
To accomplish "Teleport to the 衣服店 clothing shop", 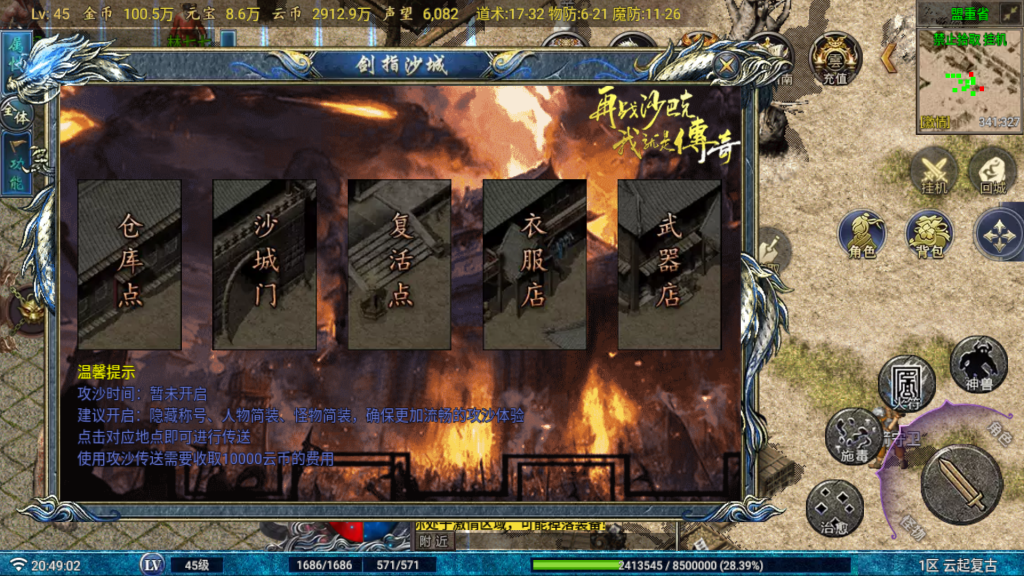I will click(534, 264).
